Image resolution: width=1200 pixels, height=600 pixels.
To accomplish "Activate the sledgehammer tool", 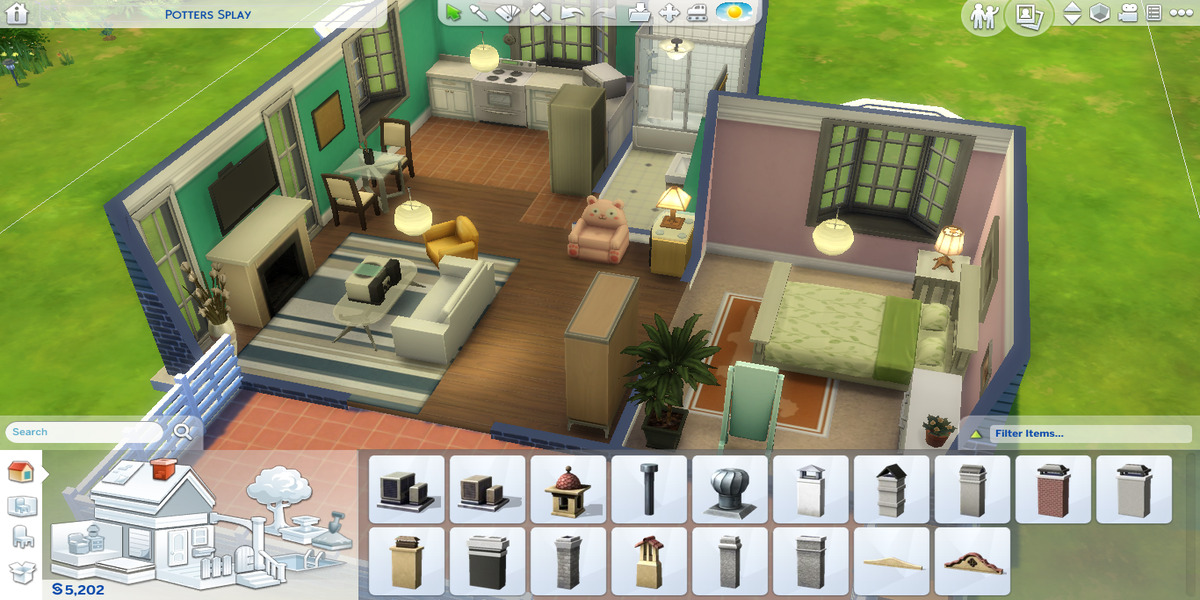I will pyautogui.click(x=540, y=13).
